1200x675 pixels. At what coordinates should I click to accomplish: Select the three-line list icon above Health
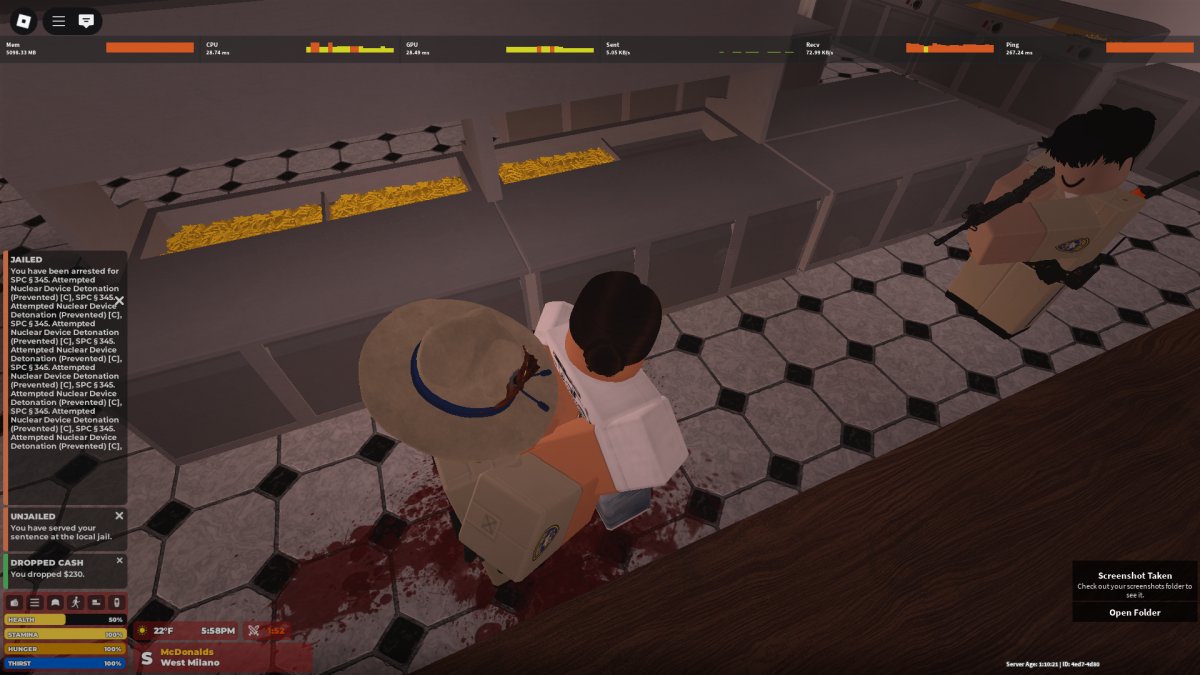(x=35, y=603)
